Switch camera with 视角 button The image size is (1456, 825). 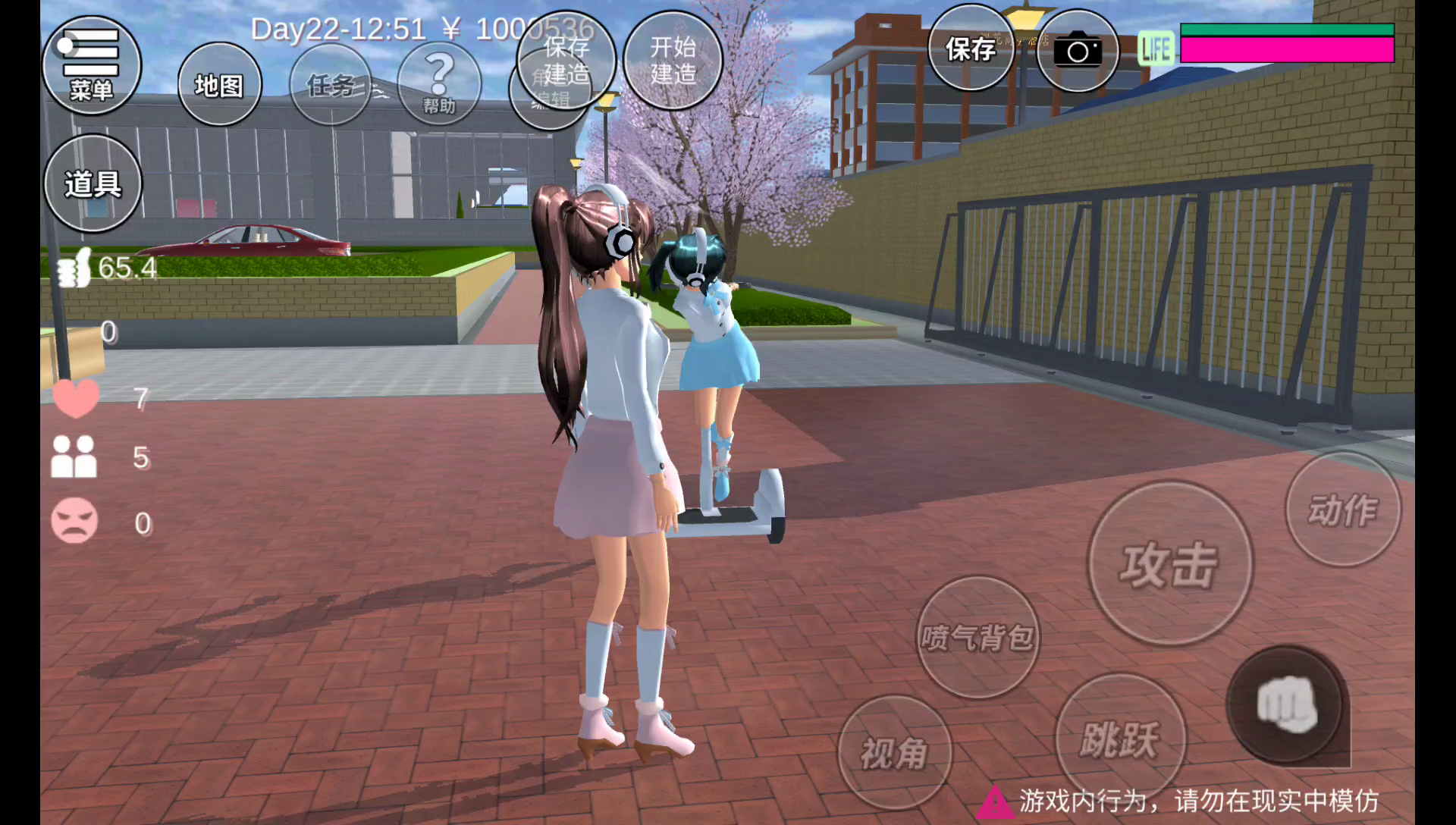894,752
